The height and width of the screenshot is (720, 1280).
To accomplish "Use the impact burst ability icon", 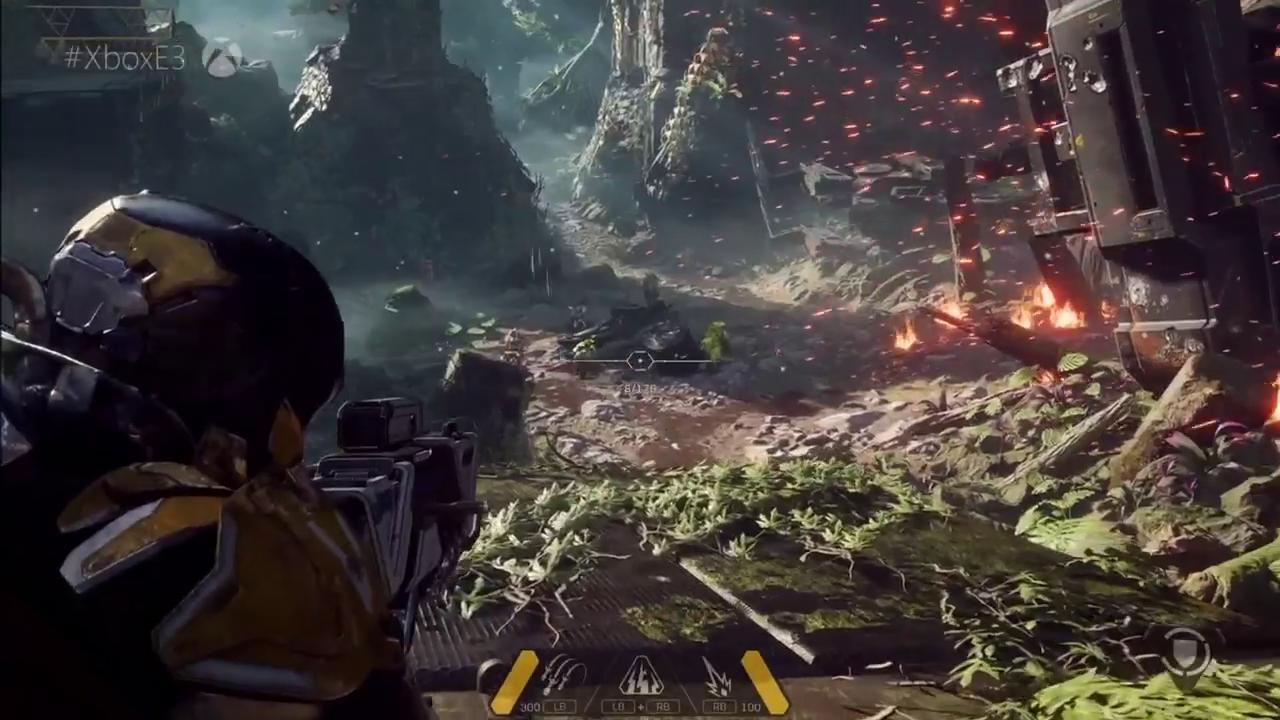I will click(716, 677).
